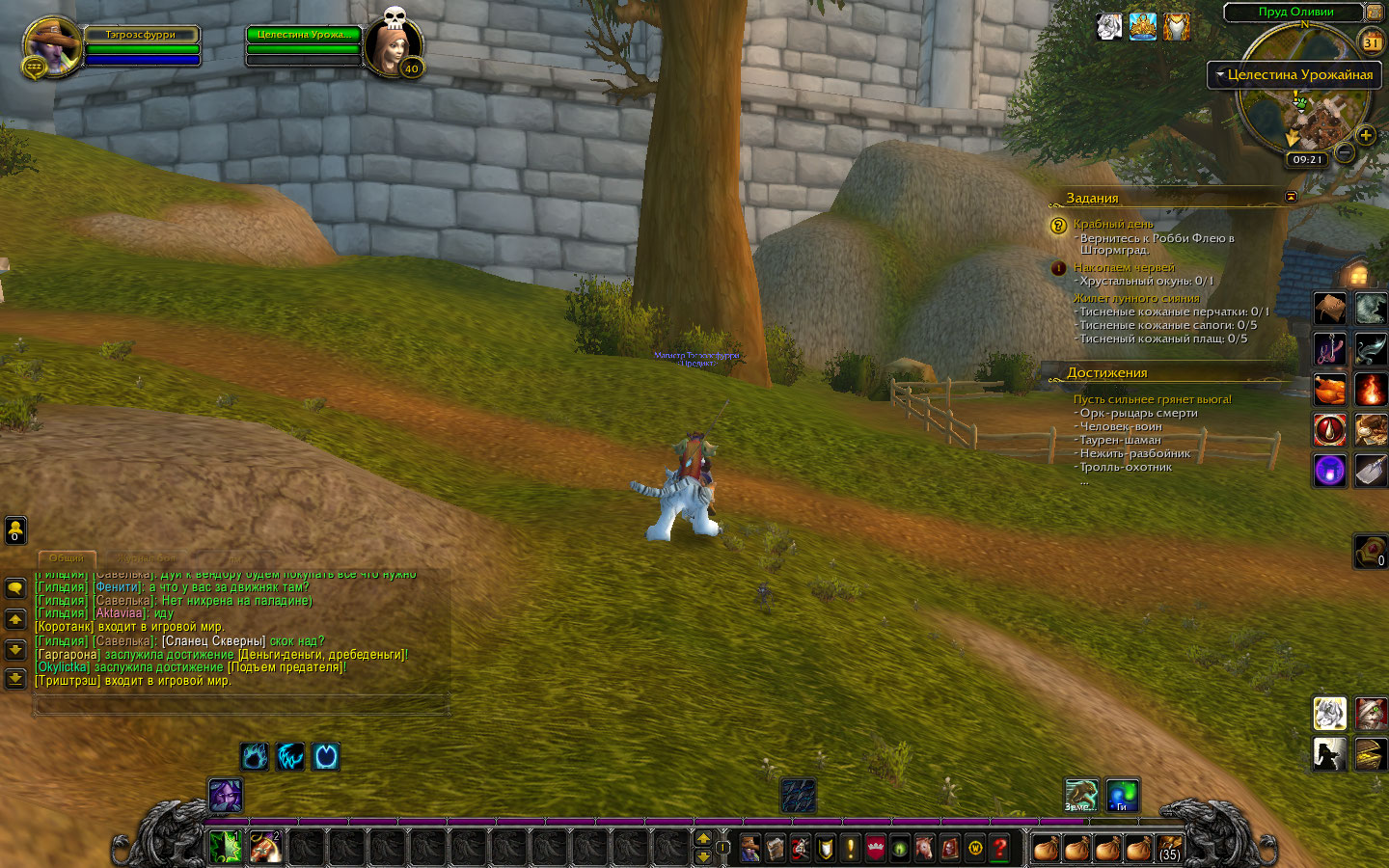Open the red question mark help button

click(x=1000, y=848)
